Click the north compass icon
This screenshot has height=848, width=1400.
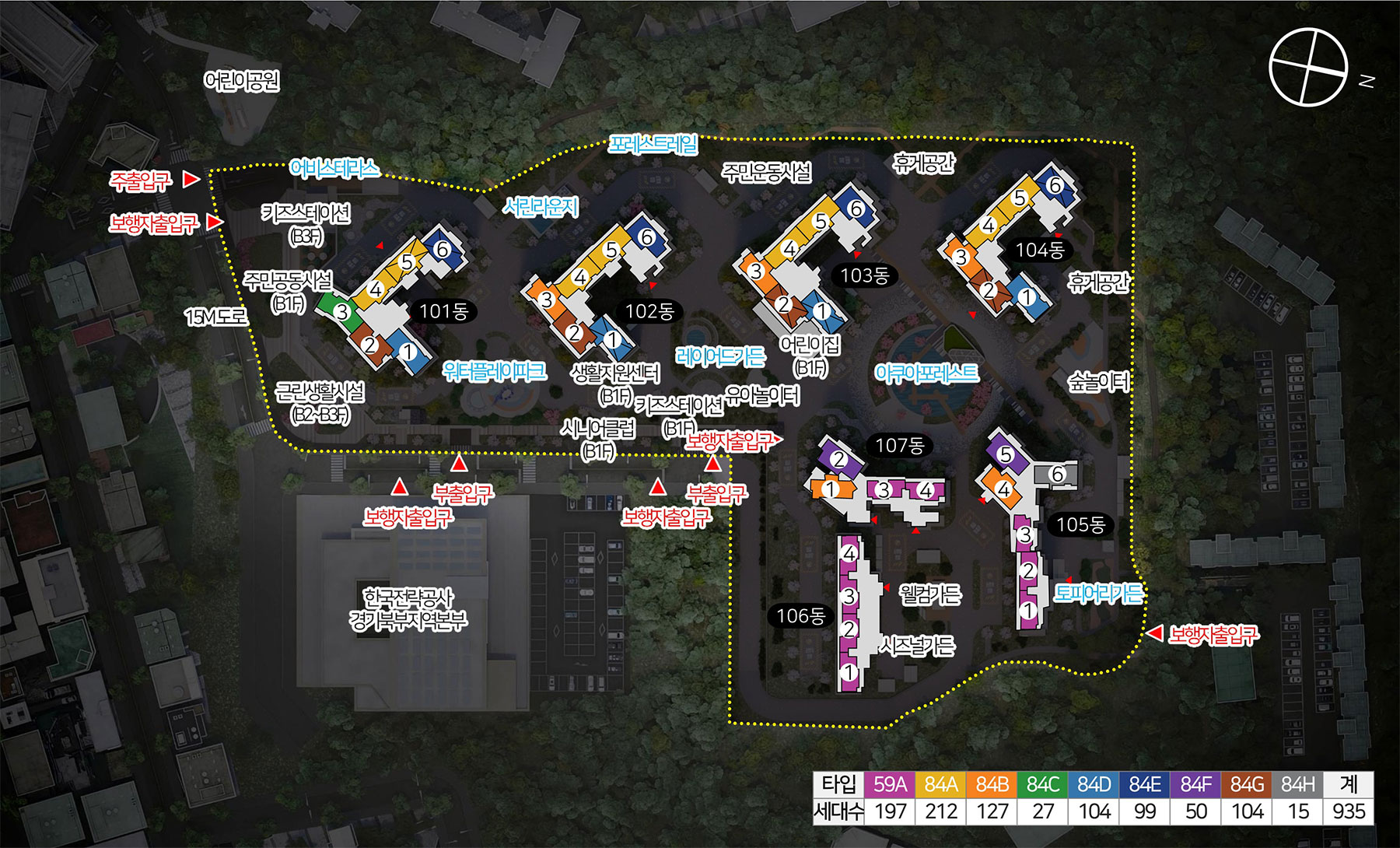pos(1308,67)
